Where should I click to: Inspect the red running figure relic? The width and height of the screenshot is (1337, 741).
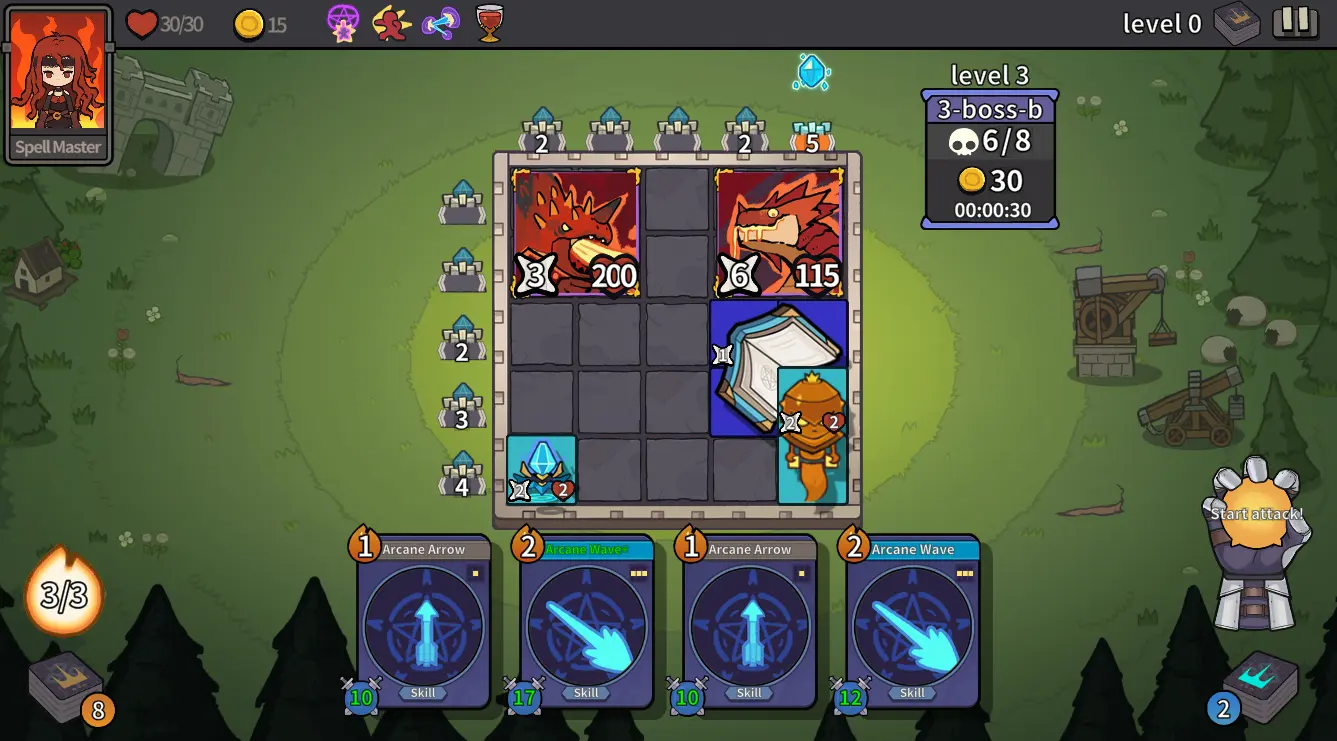click(391, 23)
